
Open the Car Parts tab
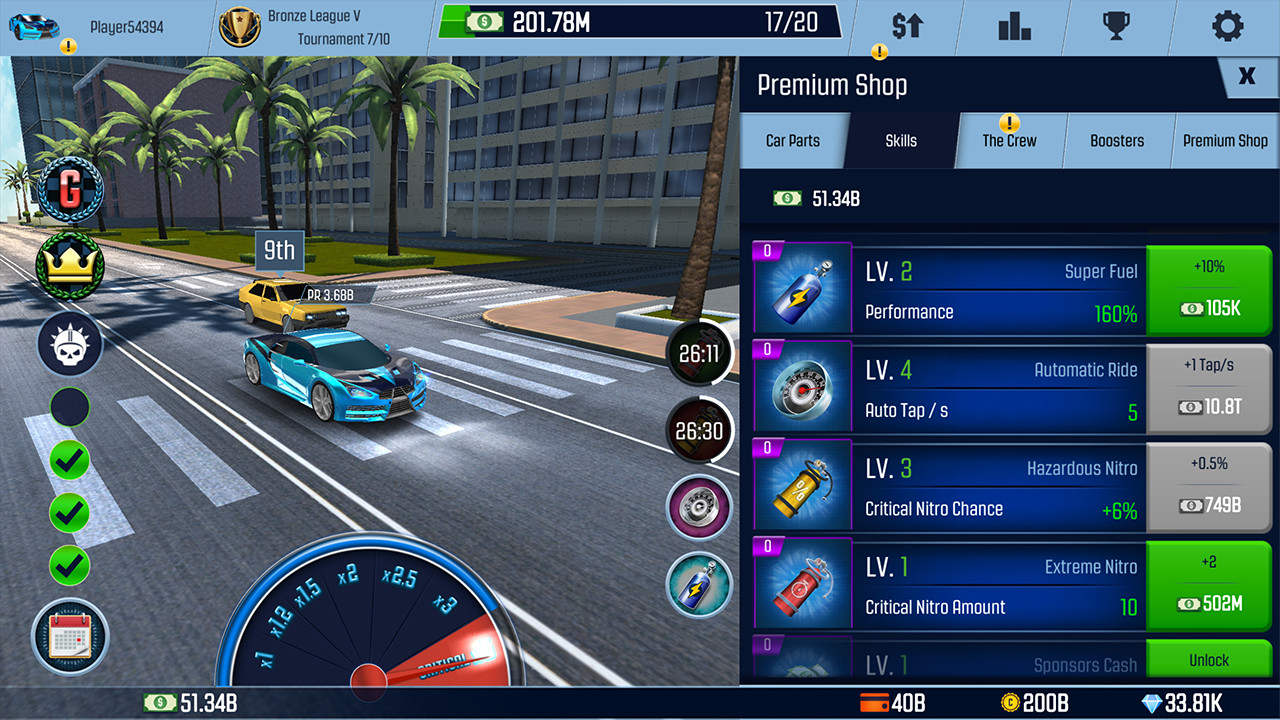(795, 140)
